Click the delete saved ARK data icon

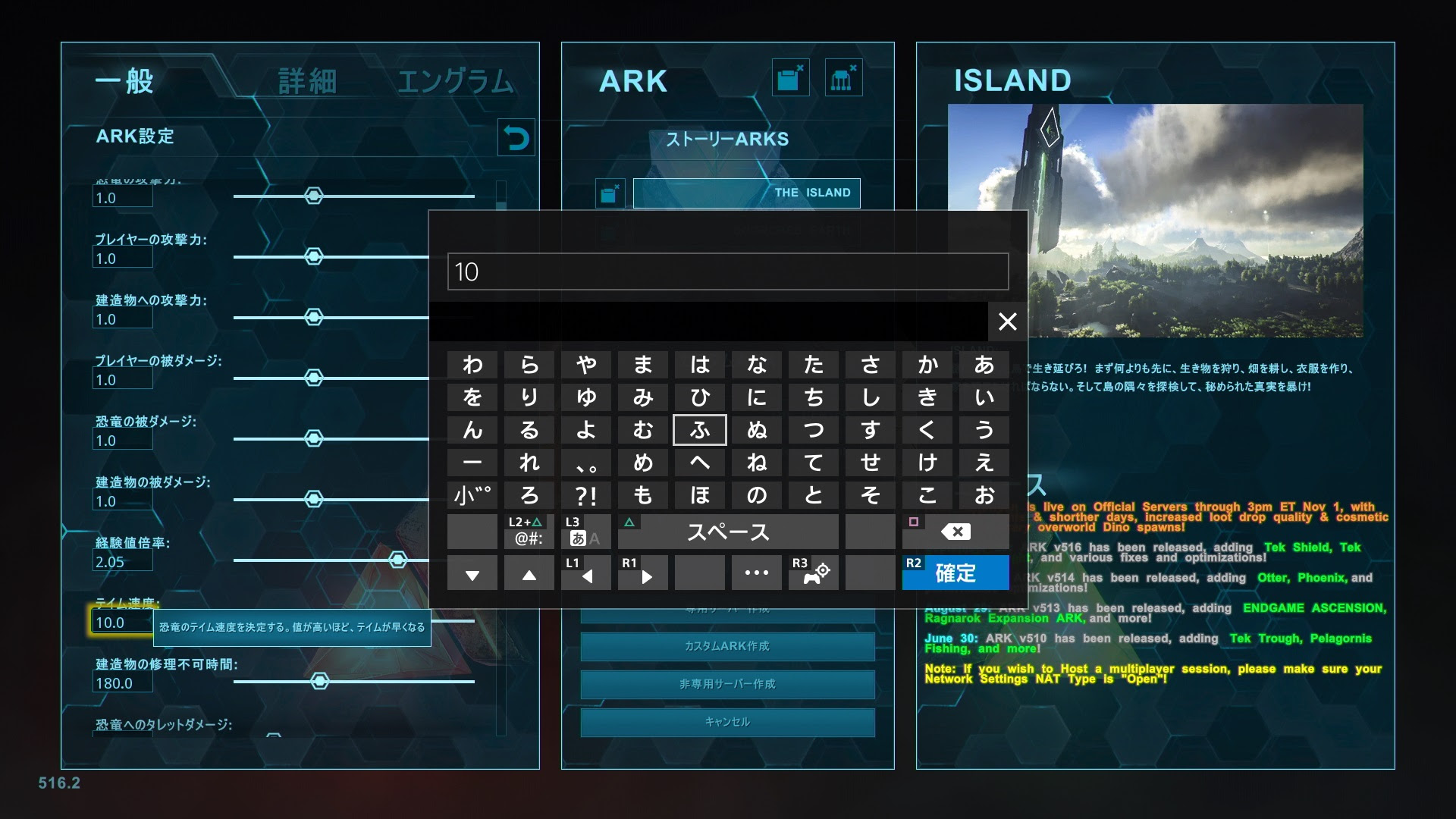click(789, 77)
